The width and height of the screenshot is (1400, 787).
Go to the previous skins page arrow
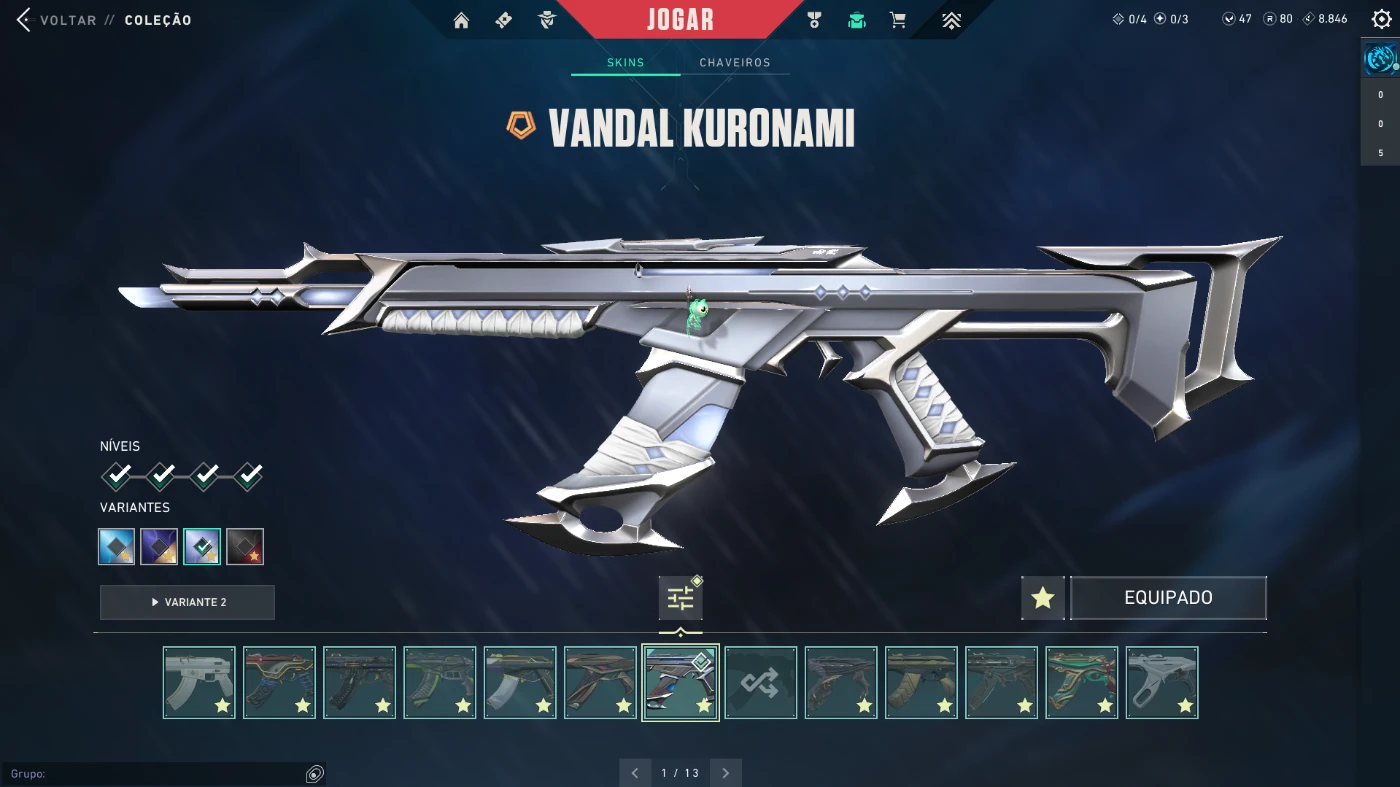[x=635, y=773]
